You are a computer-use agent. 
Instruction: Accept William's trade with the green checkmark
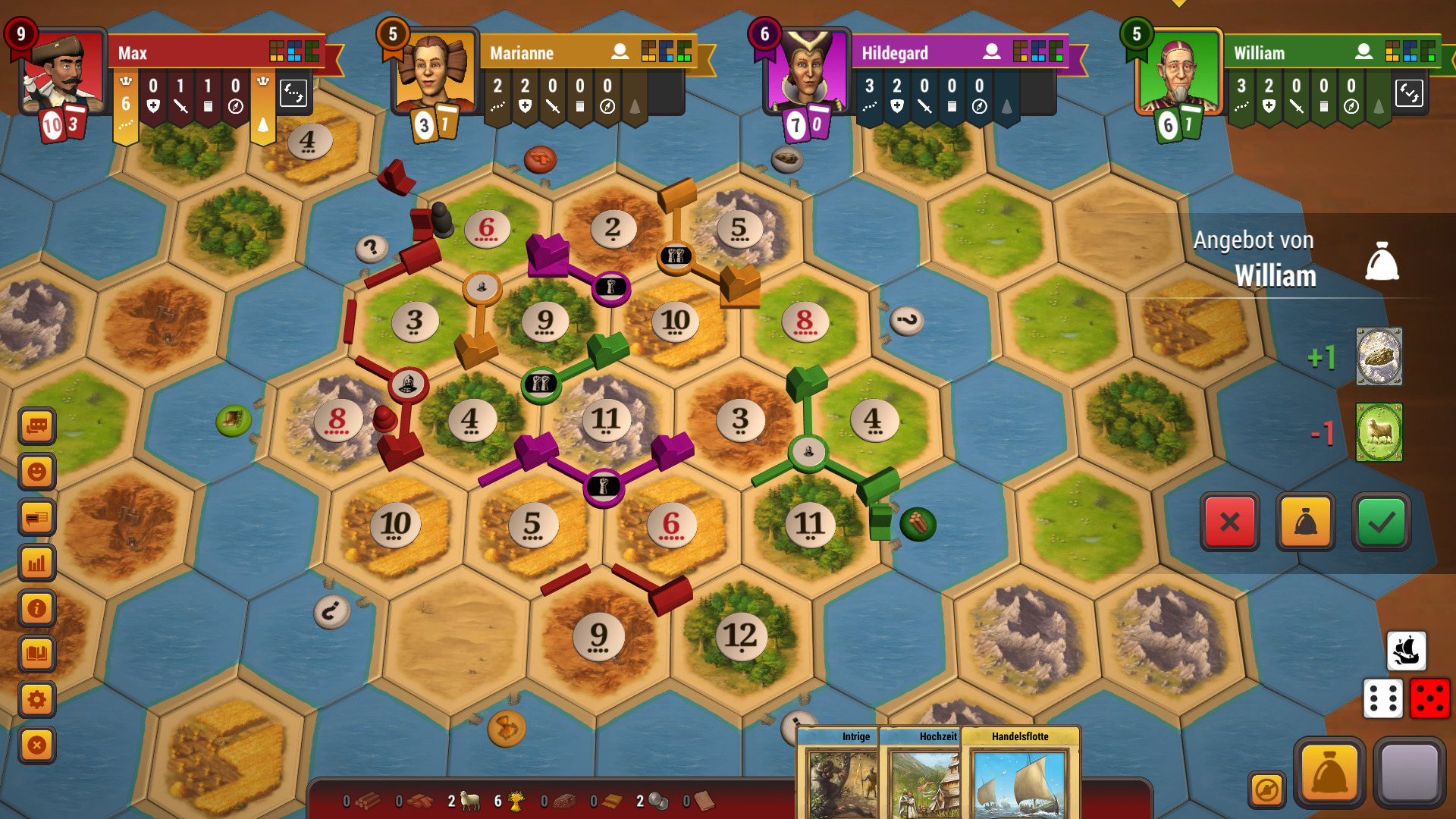pos(1382,522)
